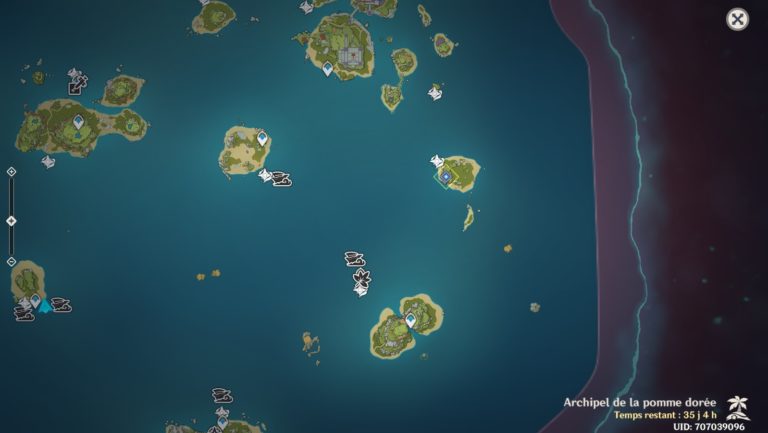
Task: Click the cyan player location arrow
Action: [x=45, y=307]
